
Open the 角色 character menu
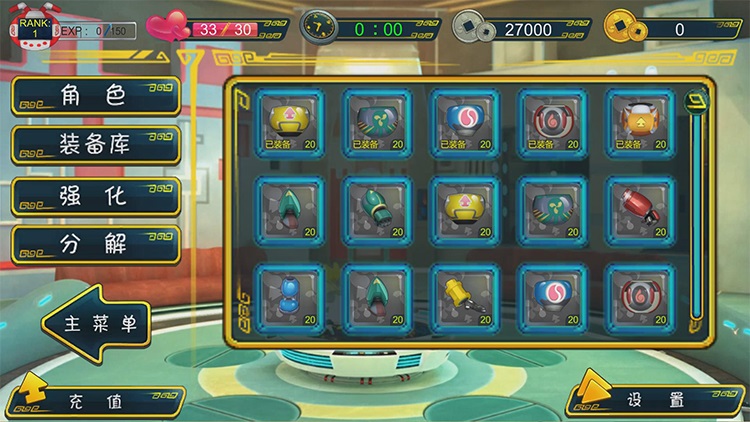point(95,96)
